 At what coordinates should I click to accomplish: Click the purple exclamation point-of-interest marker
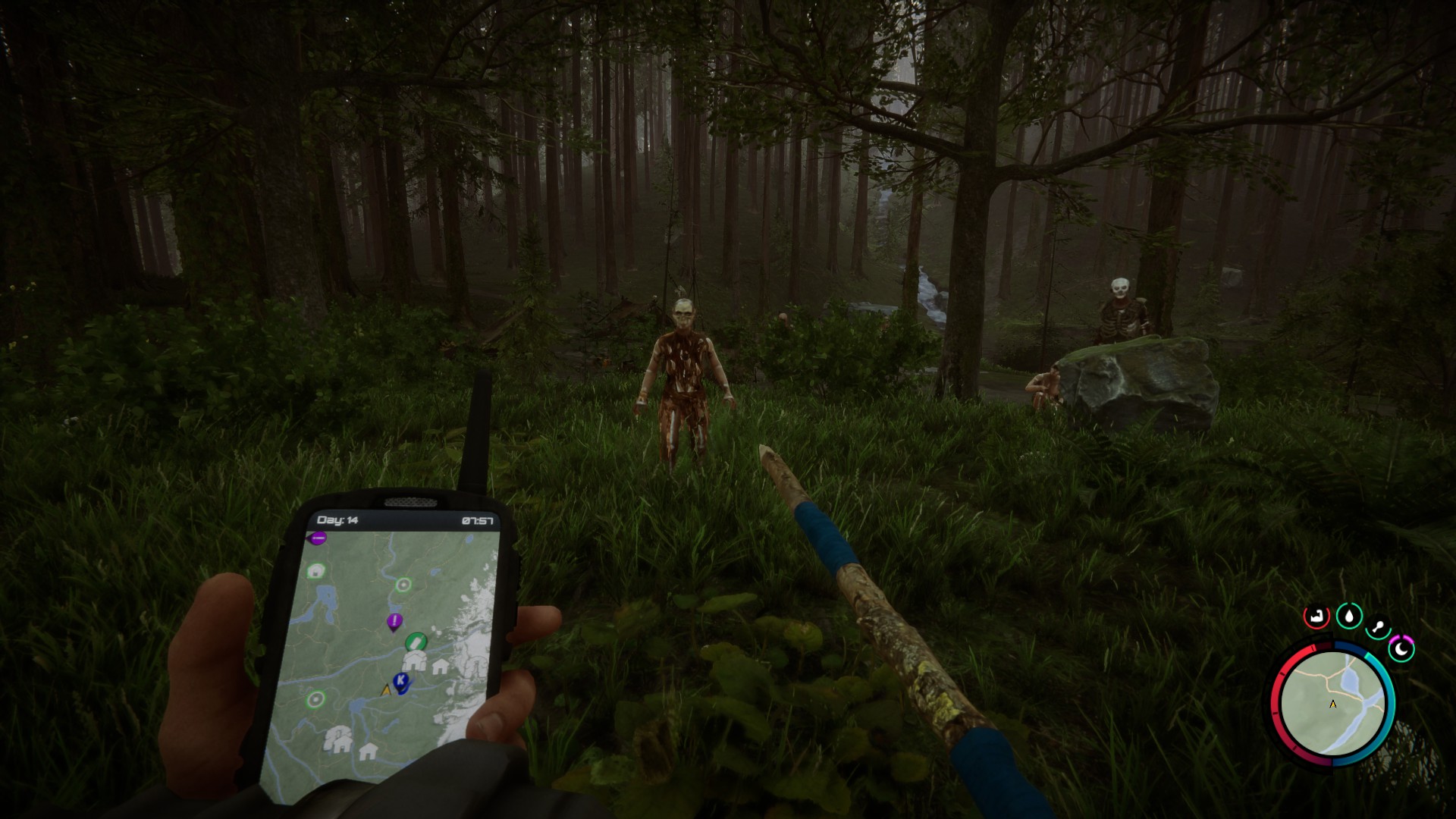[x=394, y=620]
